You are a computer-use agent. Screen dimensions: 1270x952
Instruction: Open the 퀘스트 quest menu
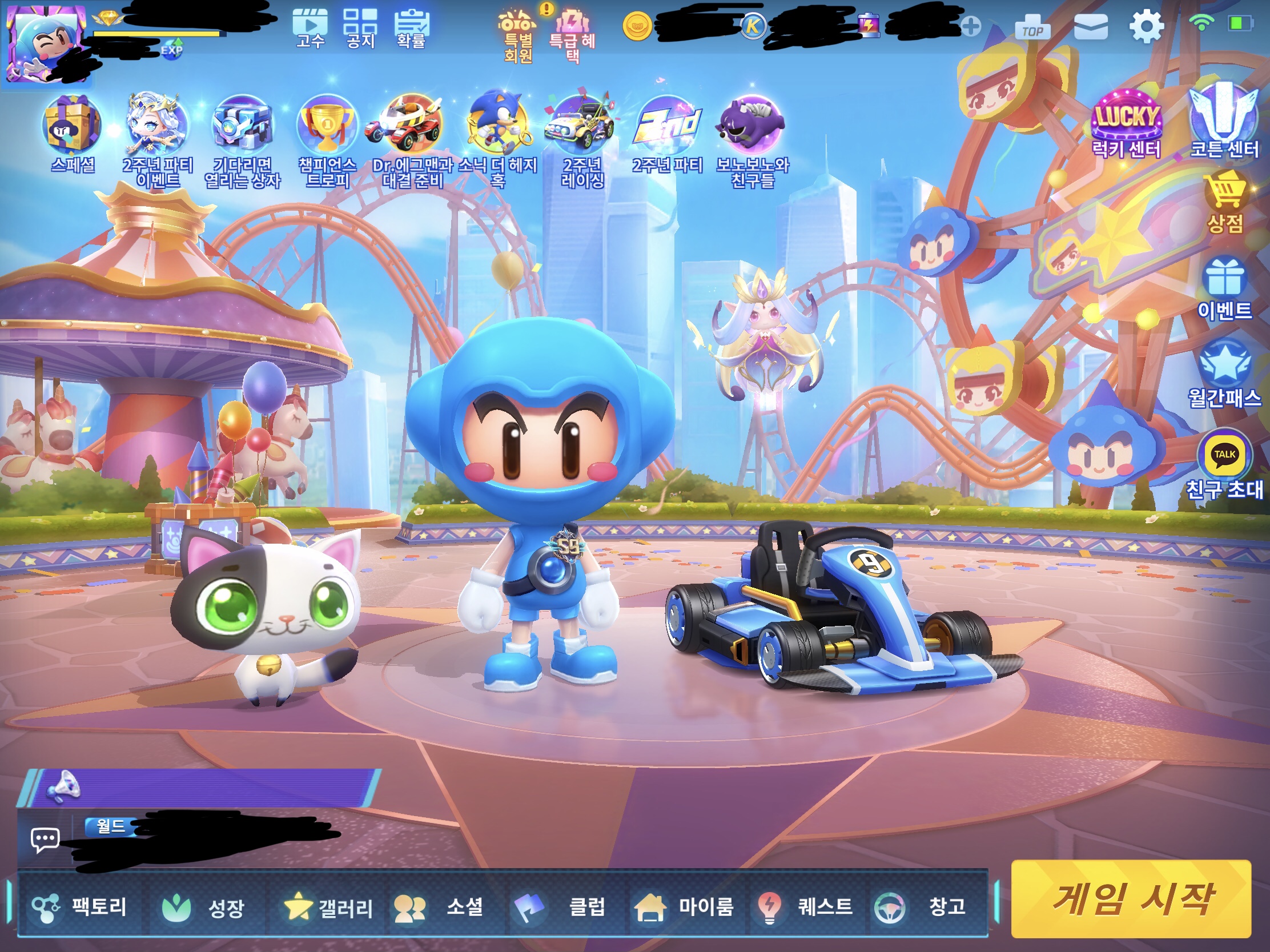[x=805, y=907]
